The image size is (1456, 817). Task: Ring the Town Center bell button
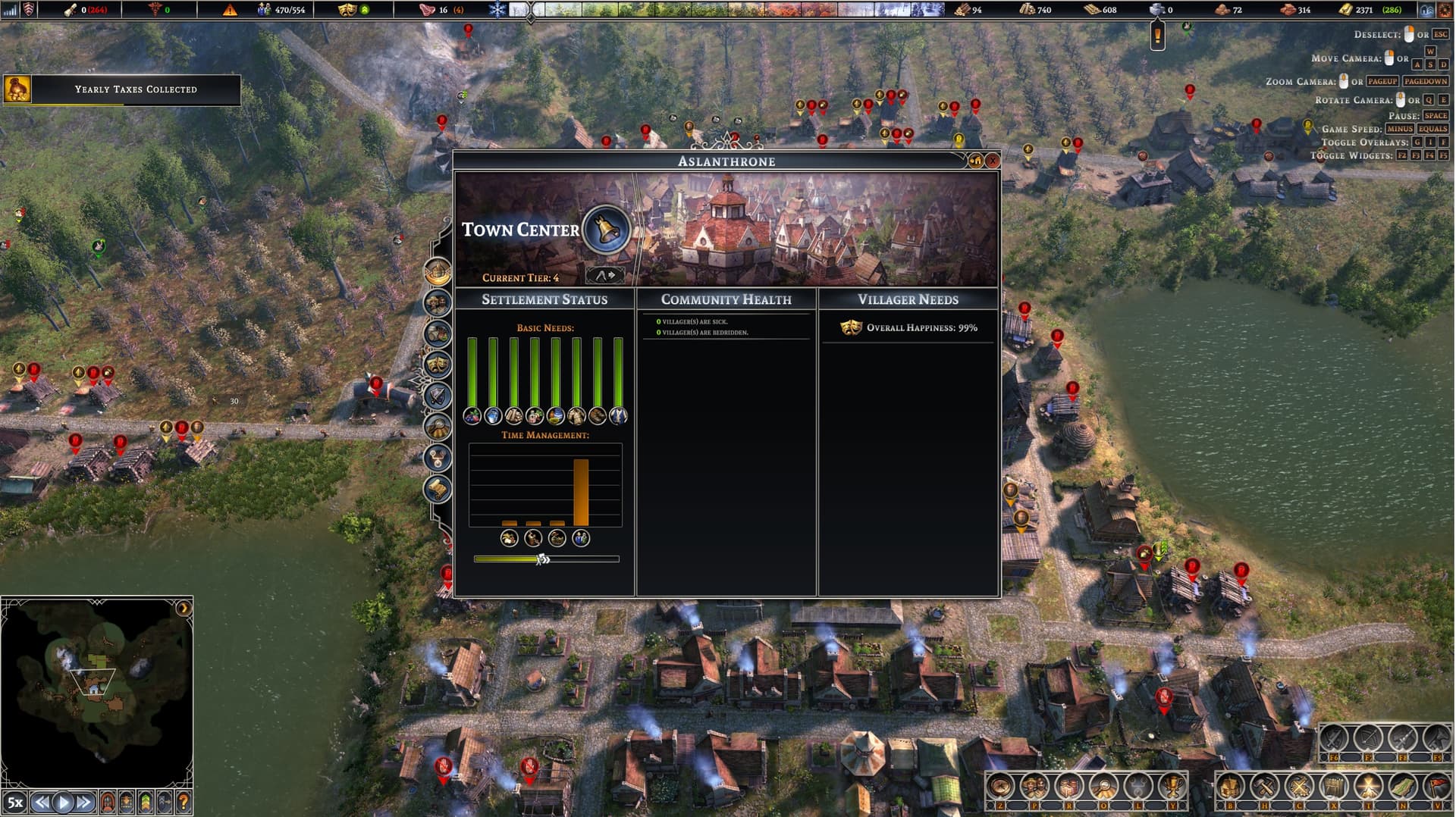pyautogui.click(x=606, y=229)
